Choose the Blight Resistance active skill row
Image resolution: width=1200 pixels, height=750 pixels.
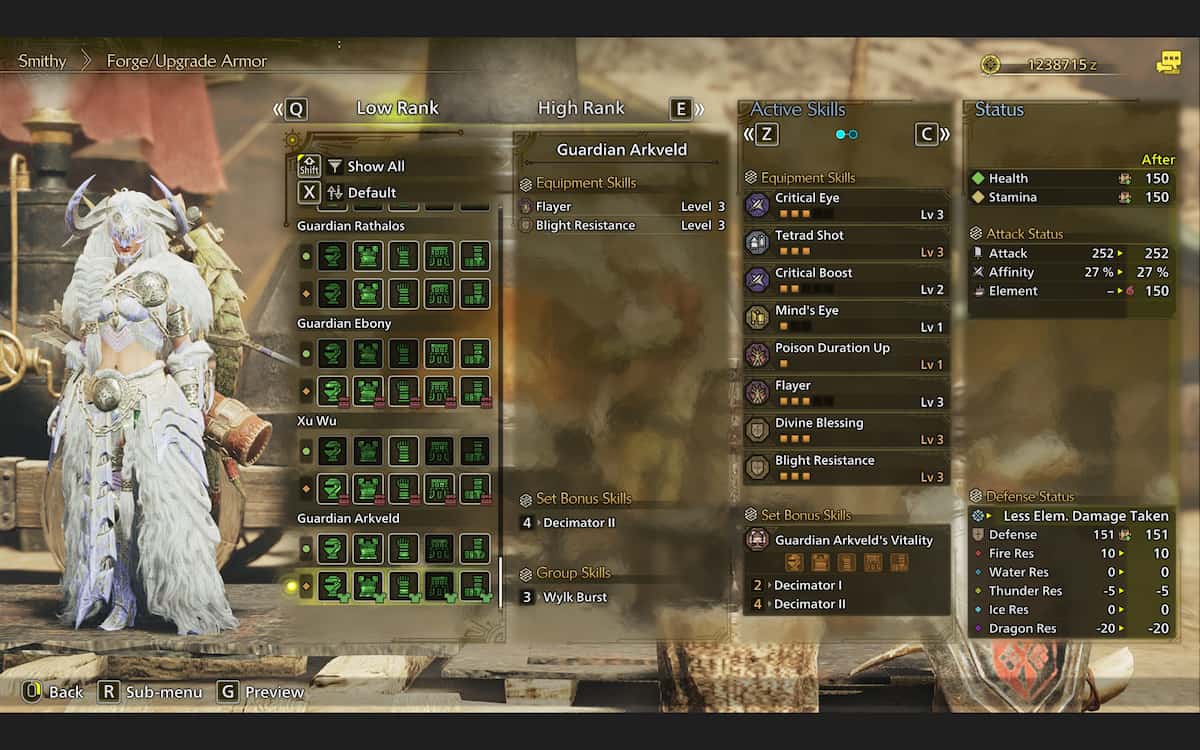coord(846,468)
